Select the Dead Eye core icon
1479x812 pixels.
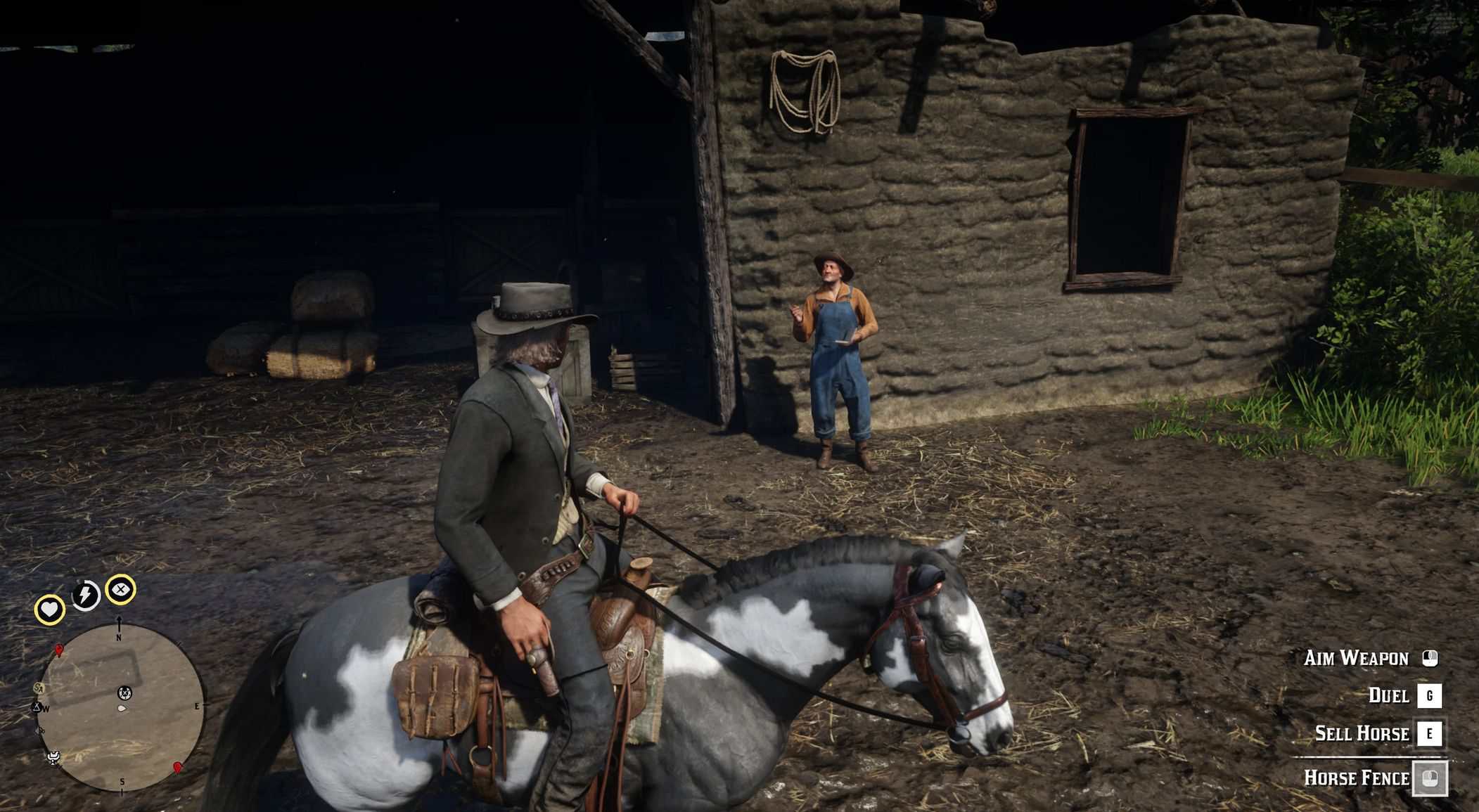pyautogui.click(x=121, y=589)
